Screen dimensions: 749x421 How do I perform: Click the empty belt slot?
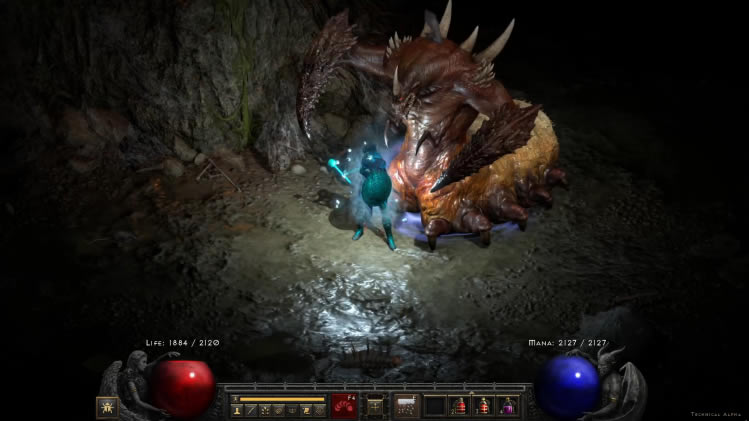coord(435,406)
